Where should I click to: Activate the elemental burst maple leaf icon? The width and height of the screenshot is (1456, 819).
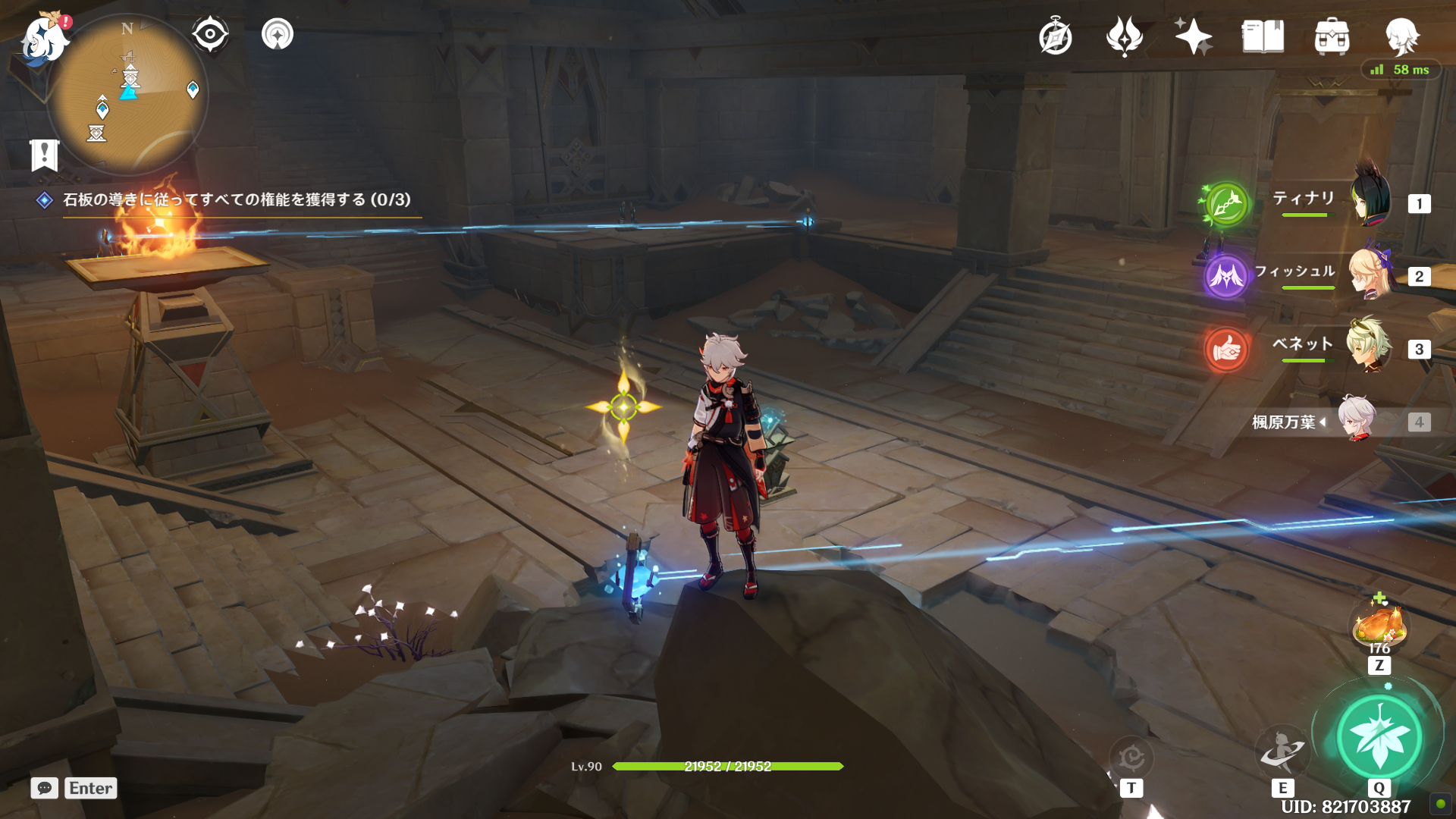point(1379,736)
